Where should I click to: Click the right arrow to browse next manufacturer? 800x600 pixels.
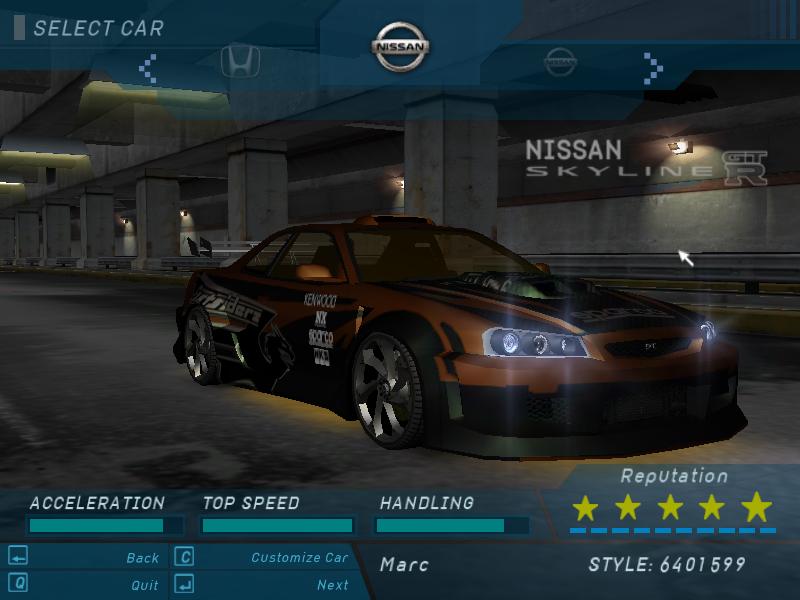tap(653, 68)
